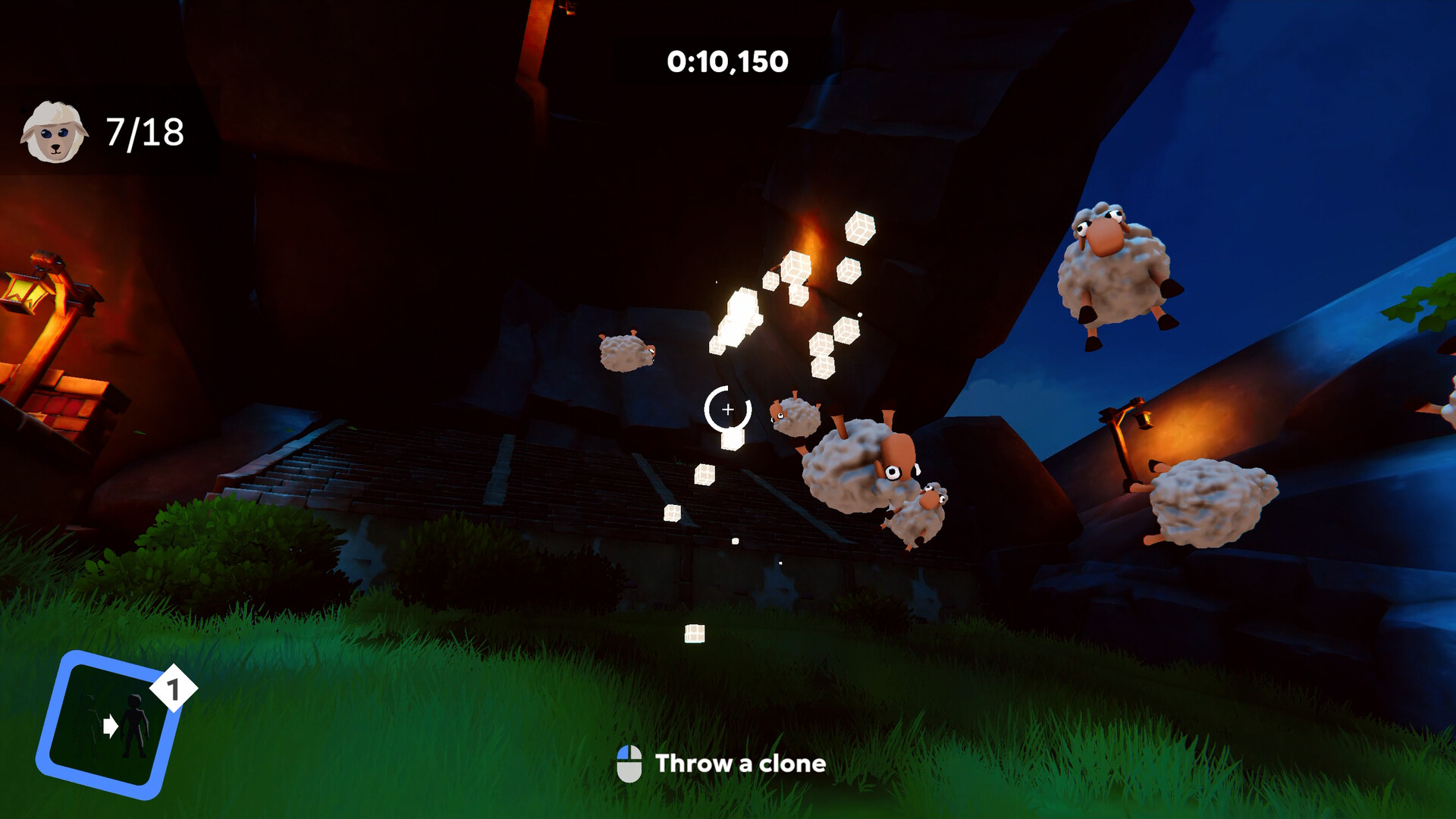Click the white diamond charge badge showing 1
1456x819 pixels.
pos(173,688)
